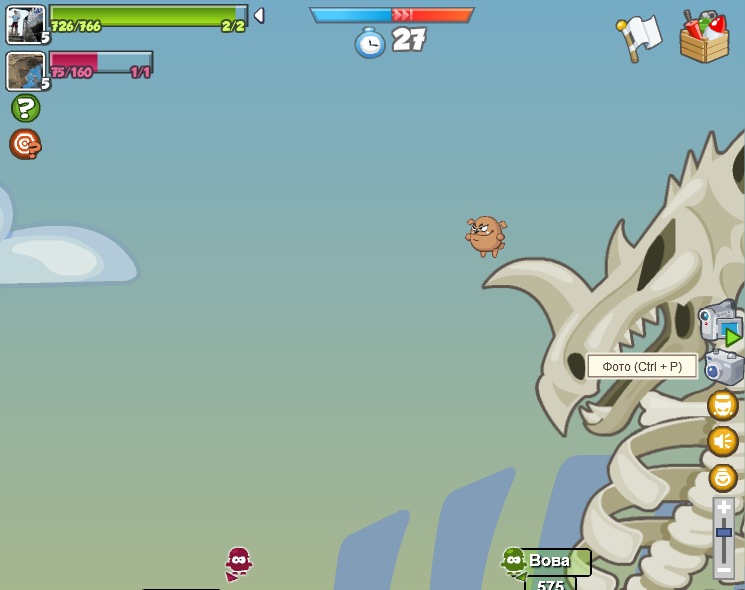The height and width of the screenshot is (590, 745).
Task: Select the top player's avatar portrait
Action: point(25,25)
